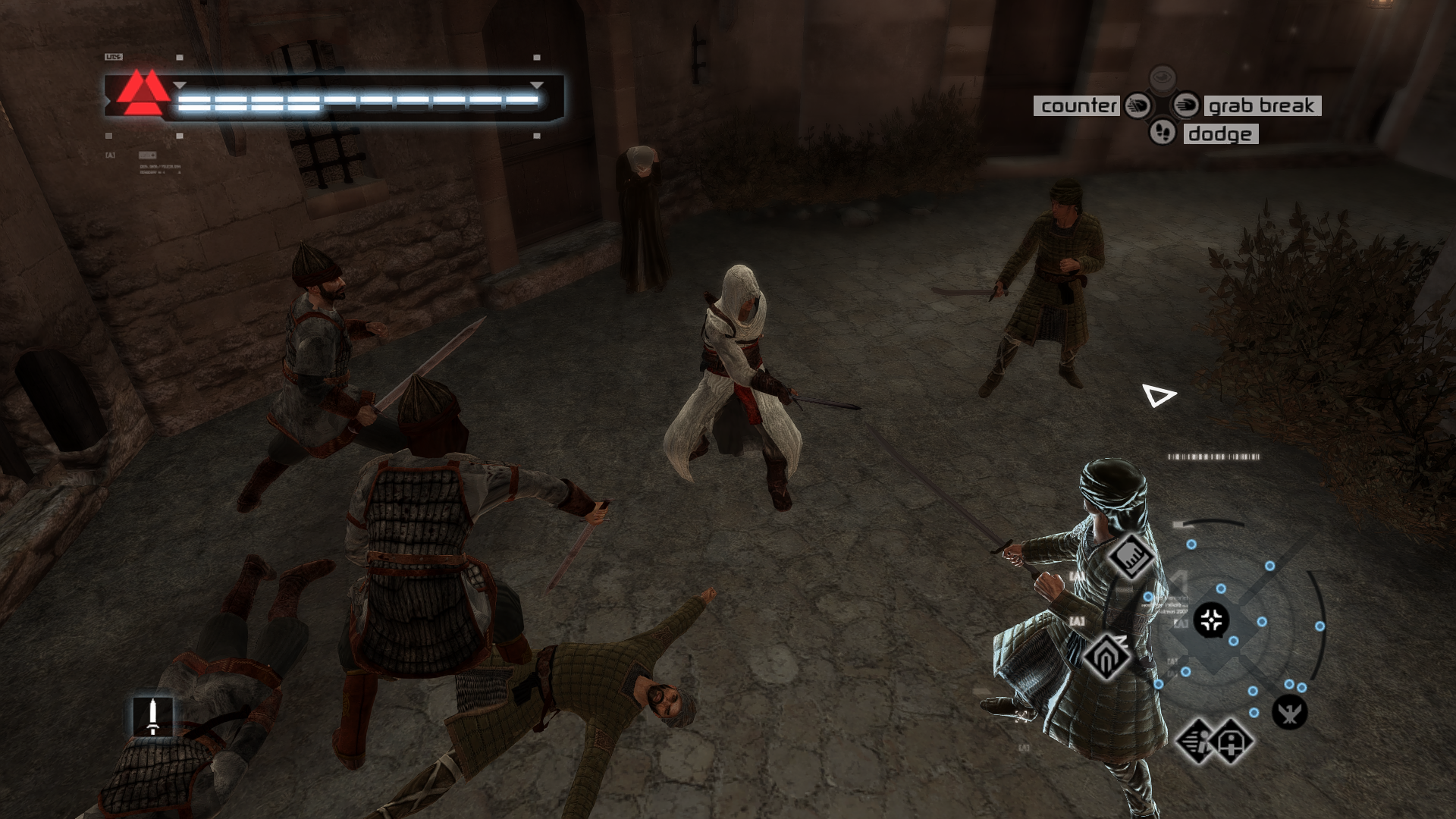Click the fist diamond marker on minimap
Screen dimensions: 1456x819
coord(1130,556)
